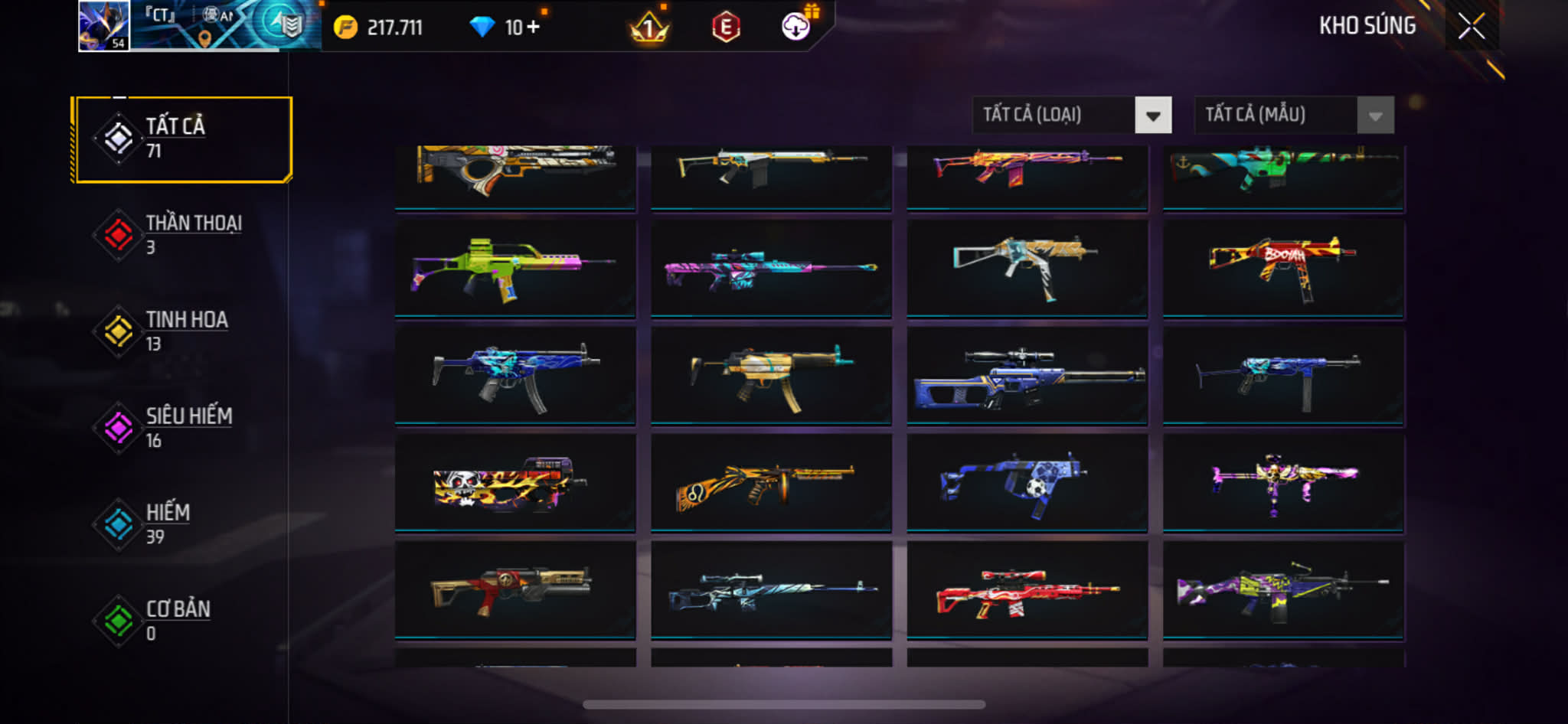Select the blue scoped sniper rifle skin

pos(1026,375)
